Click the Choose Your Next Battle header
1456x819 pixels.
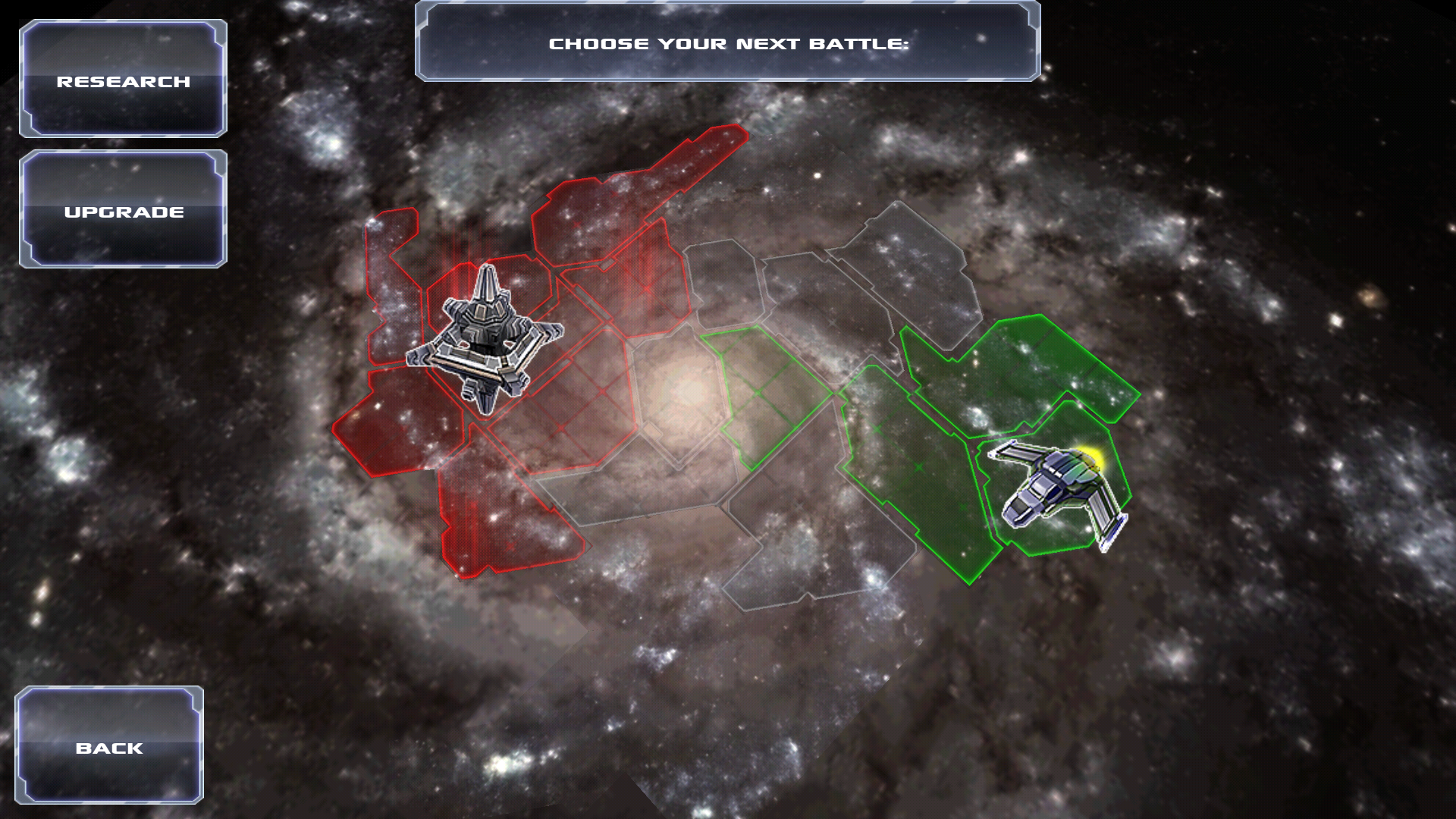click(732, 43)
